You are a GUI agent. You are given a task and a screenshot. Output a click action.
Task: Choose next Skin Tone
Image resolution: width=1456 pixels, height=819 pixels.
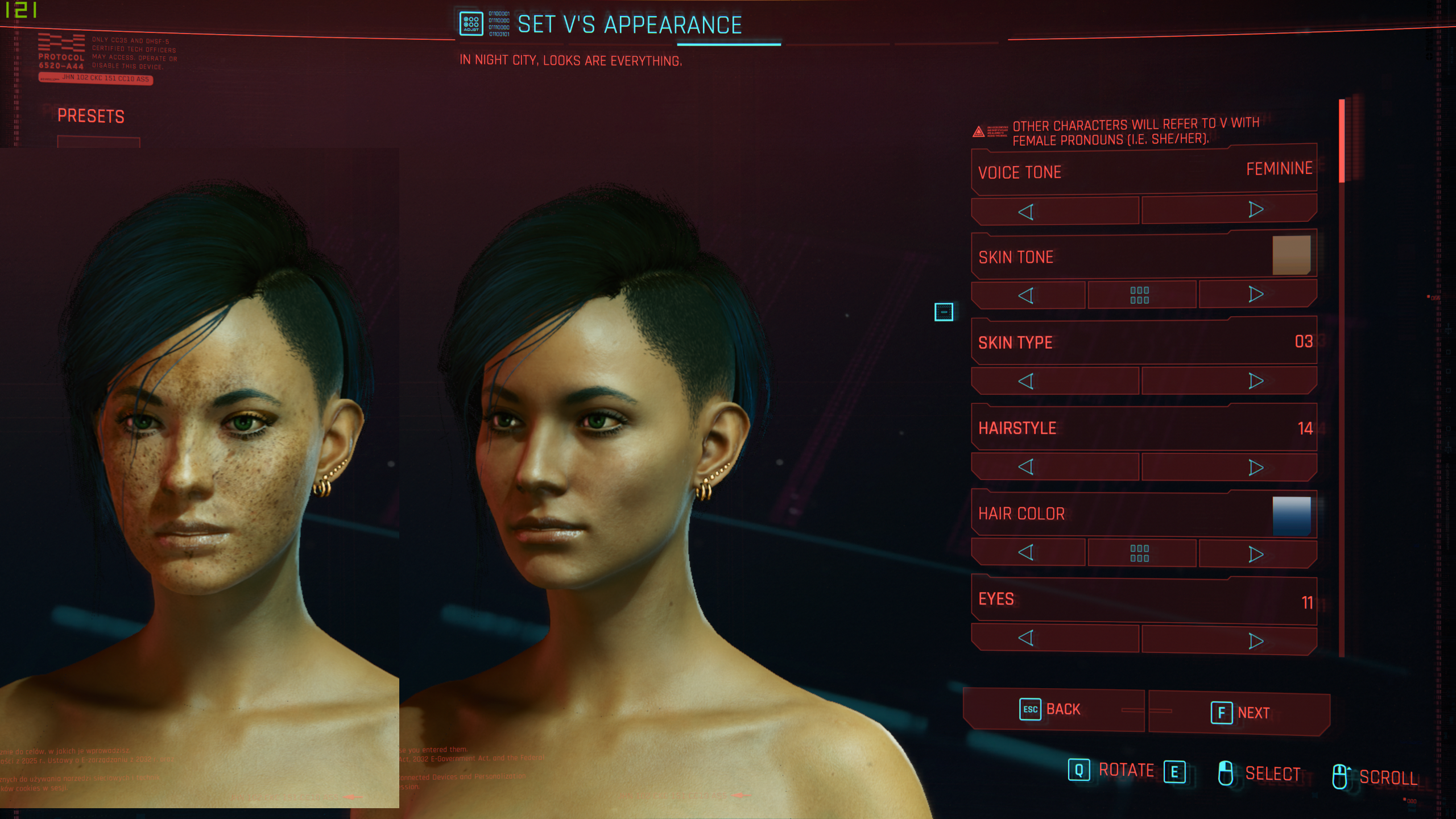1256,294
